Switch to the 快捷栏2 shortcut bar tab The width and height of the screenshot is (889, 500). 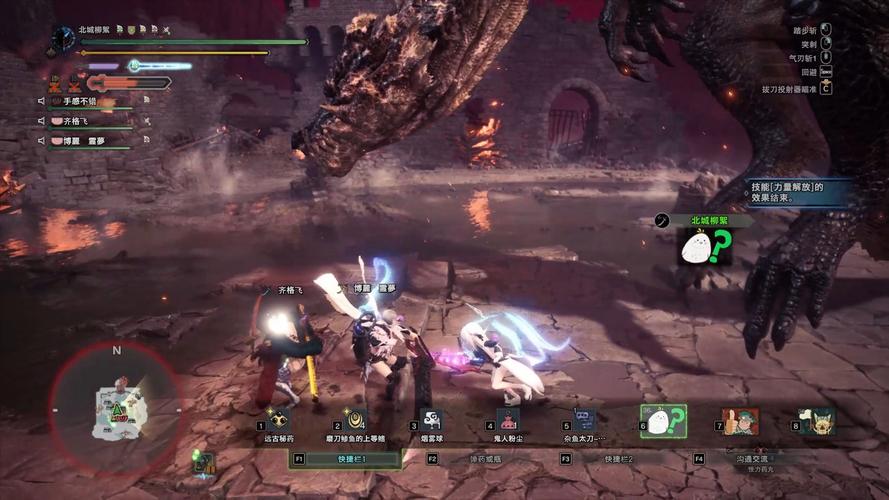(618, 458)
